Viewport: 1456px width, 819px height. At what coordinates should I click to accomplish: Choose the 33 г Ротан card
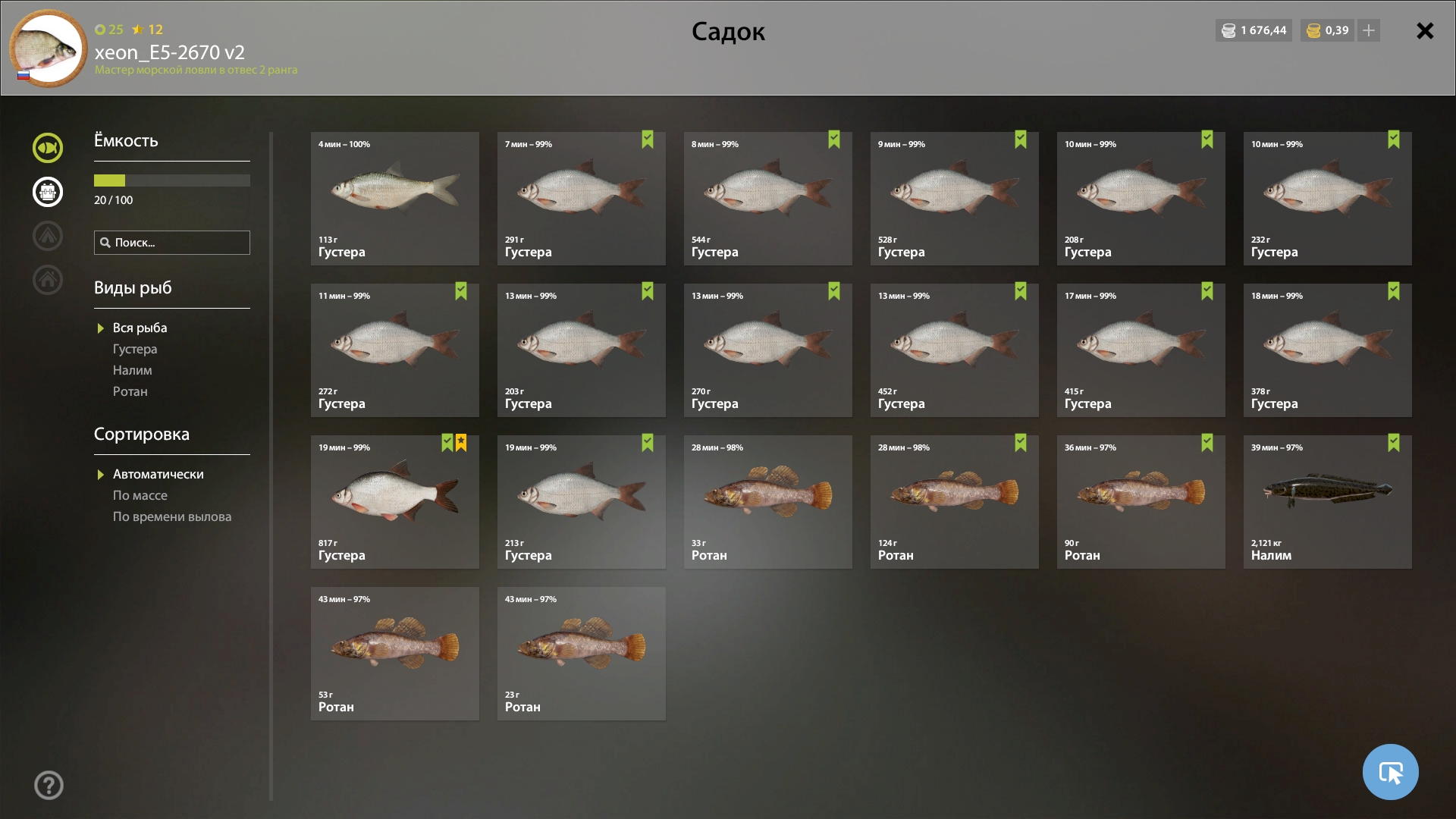point(767,501)
